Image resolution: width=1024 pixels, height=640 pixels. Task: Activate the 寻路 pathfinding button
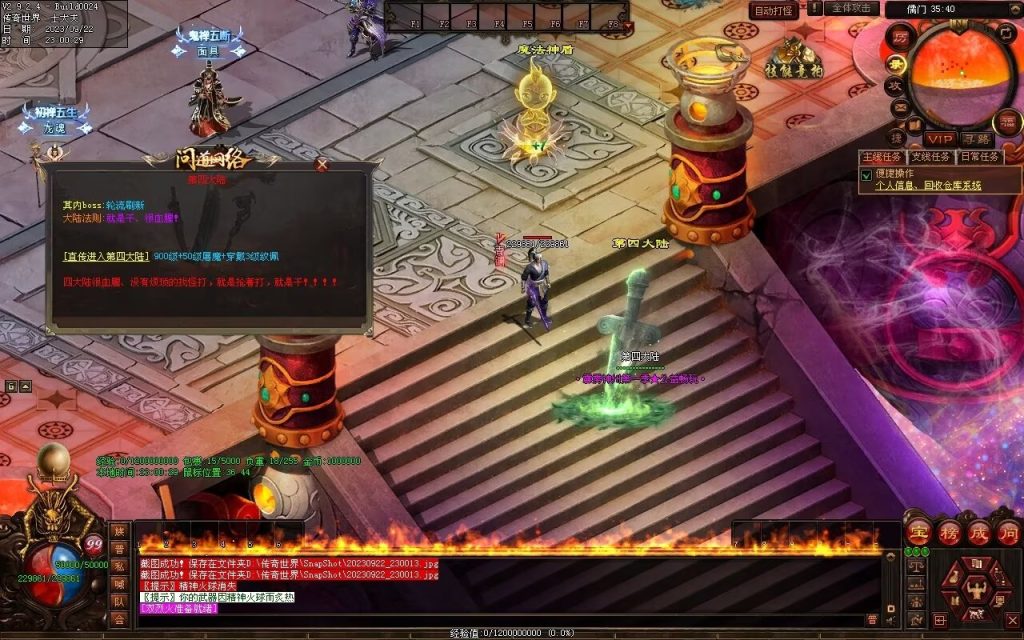[977, 139]
